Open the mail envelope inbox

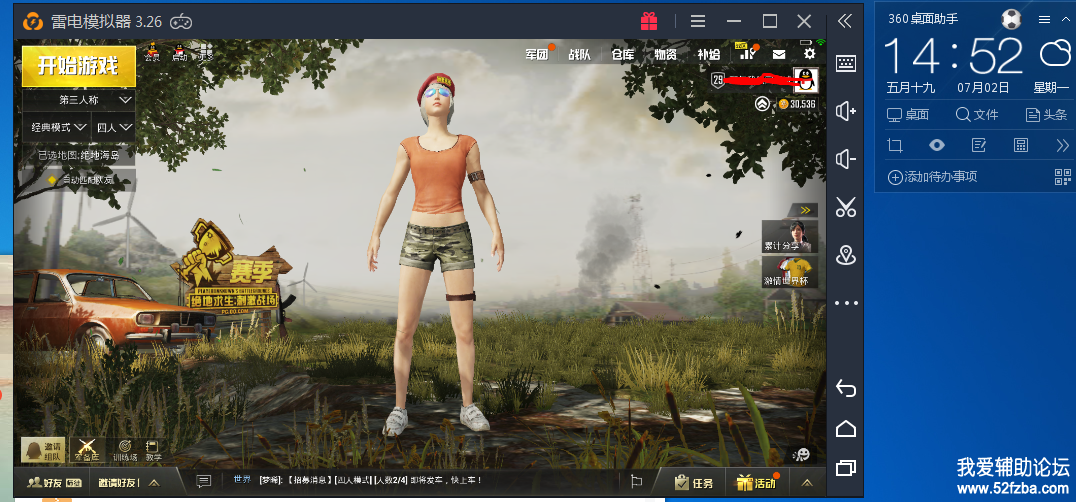[x=779, y=55]
